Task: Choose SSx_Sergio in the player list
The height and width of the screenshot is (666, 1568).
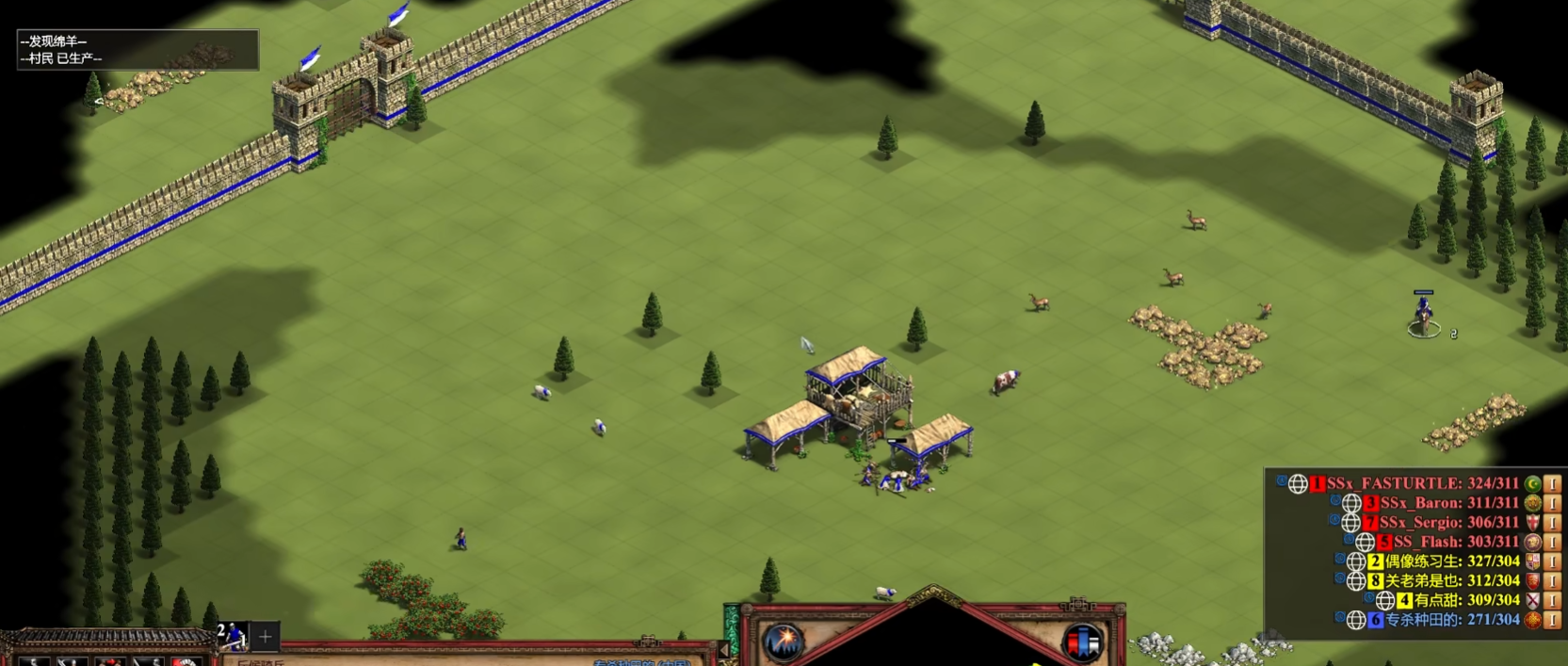Action: (x=1448, y=523)
